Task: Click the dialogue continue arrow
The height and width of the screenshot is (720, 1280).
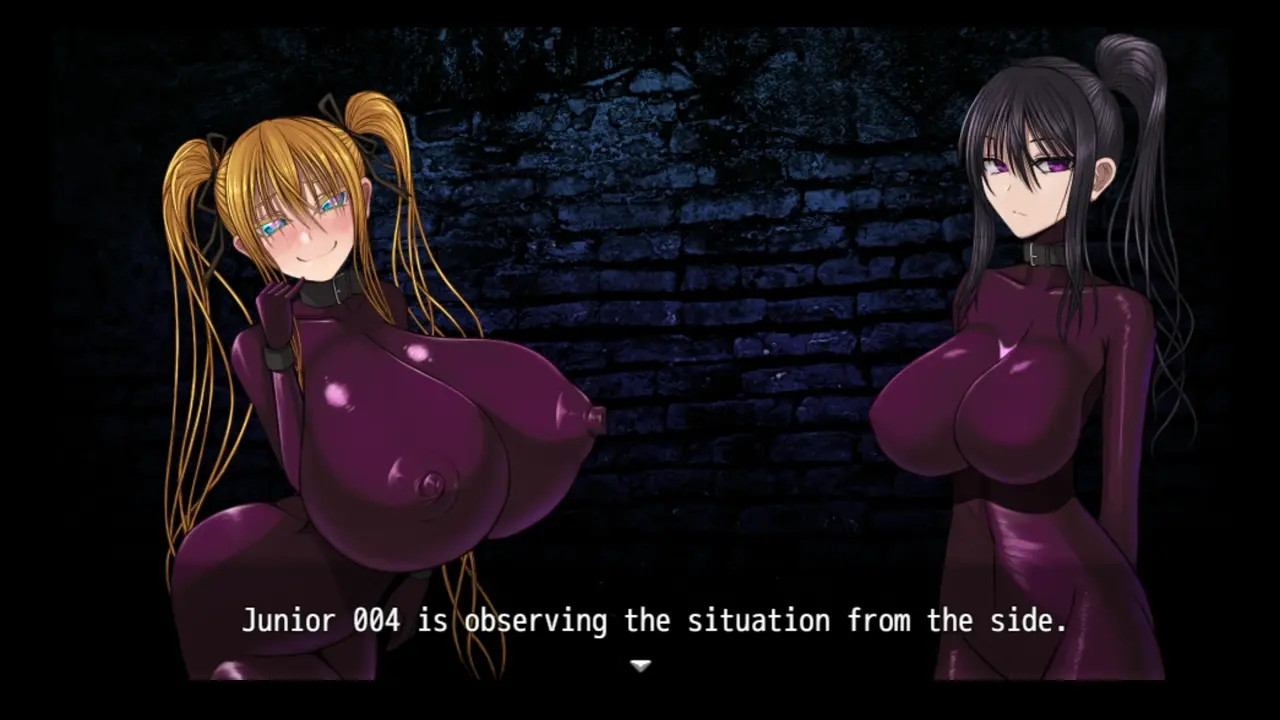Action: (x=640, y=665)
